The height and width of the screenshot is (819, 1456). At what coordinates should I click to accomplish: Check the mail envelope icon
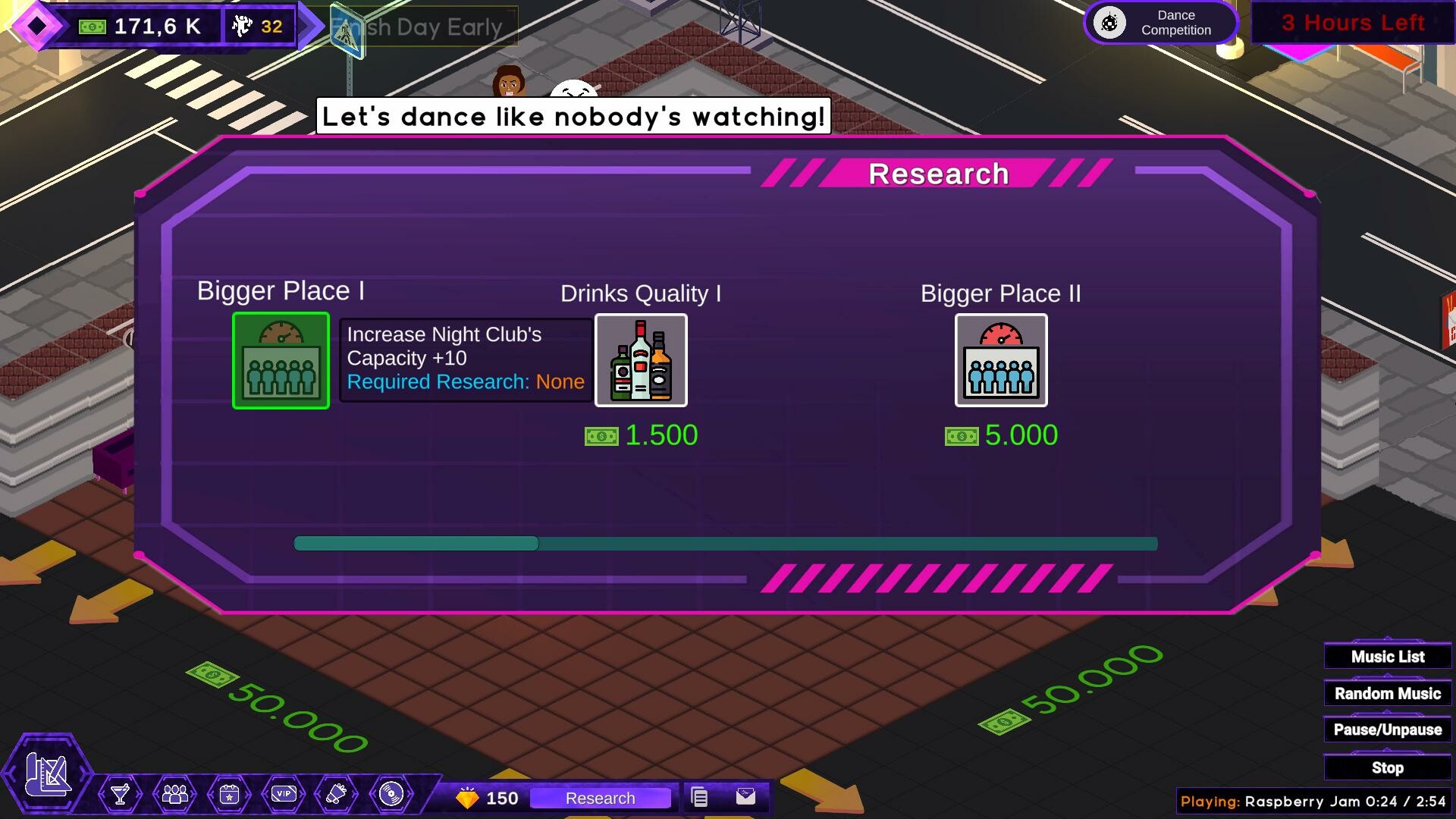(746, 797)
